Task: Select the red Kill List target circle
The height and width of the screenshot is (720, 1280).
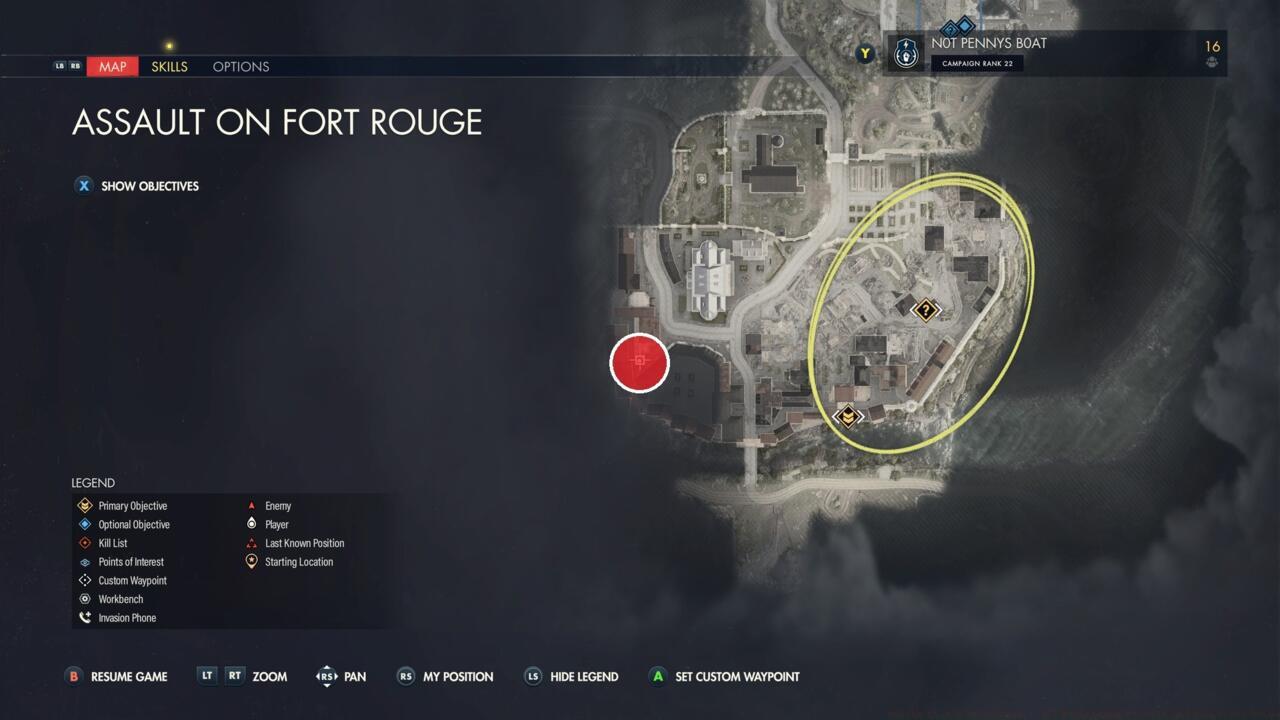Action: [x=639, y=363]
